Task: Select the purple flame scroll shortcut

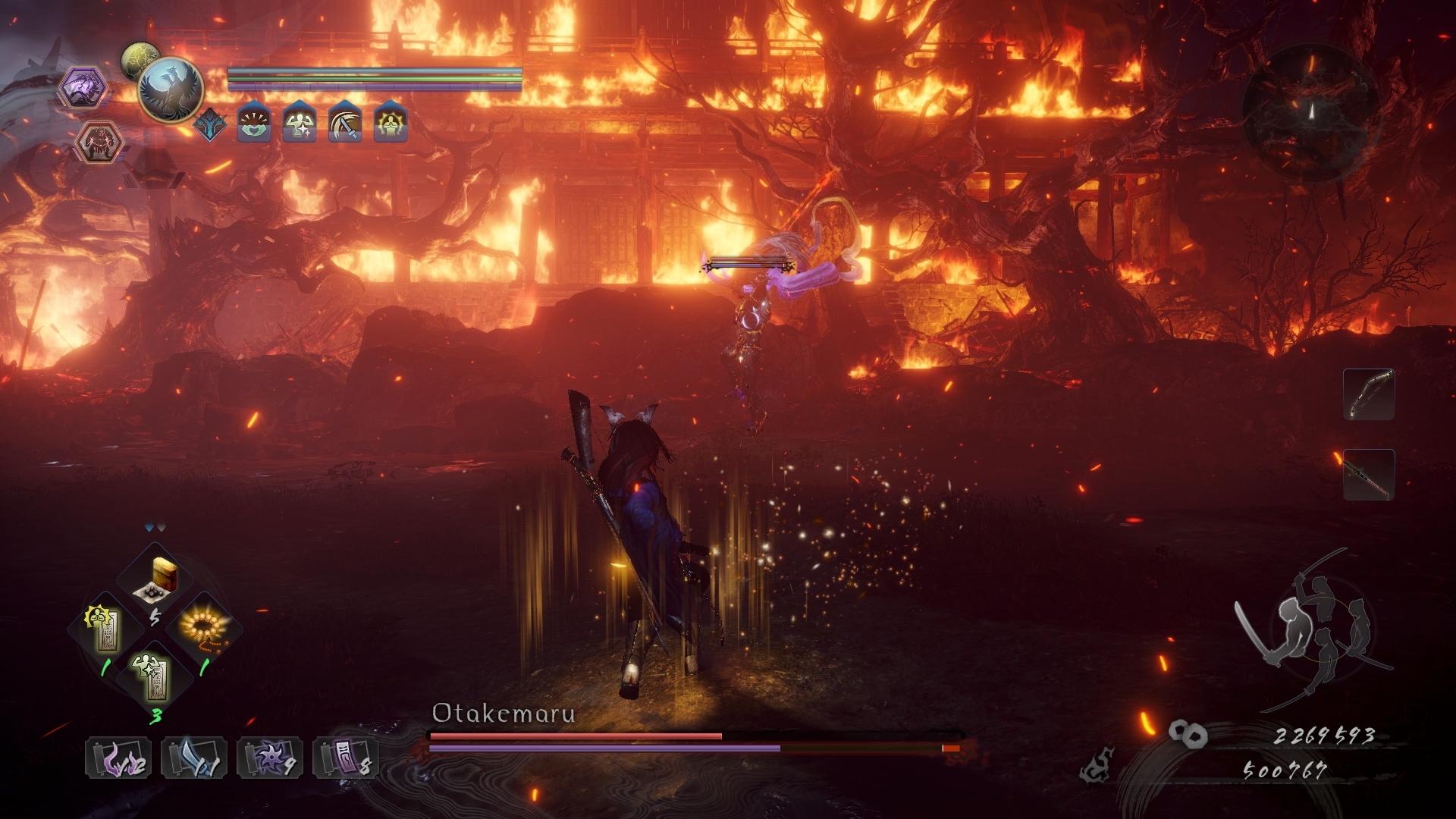Action: click(118, 758)
